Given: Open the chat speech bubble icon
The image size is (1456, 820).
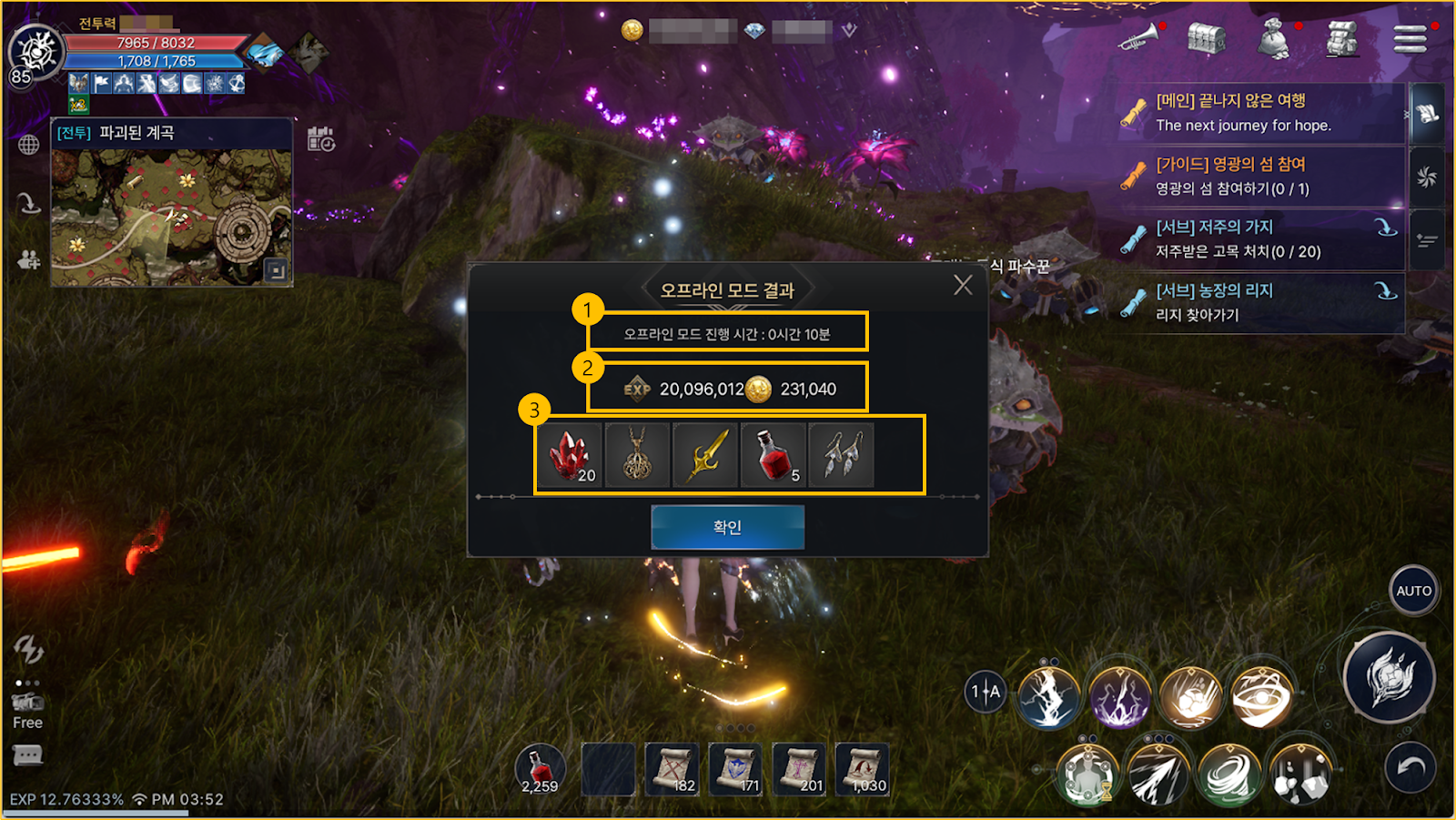Looking at the screenshot, I should point(27,755).
